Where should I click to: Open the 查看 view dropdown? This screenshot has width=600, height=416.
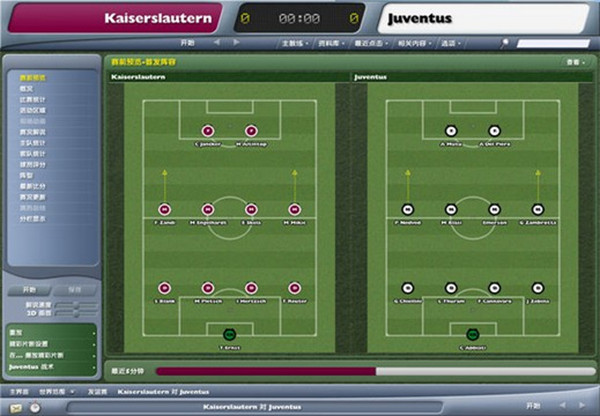point(574,62)
